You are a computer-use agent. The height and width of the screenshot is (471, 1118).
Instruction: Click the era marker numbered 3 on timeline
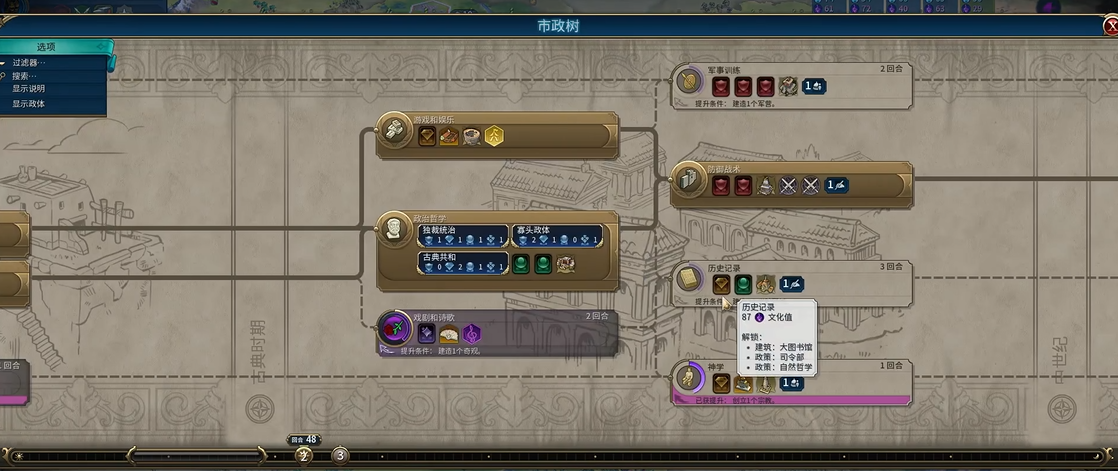click(x=340, y=455)
